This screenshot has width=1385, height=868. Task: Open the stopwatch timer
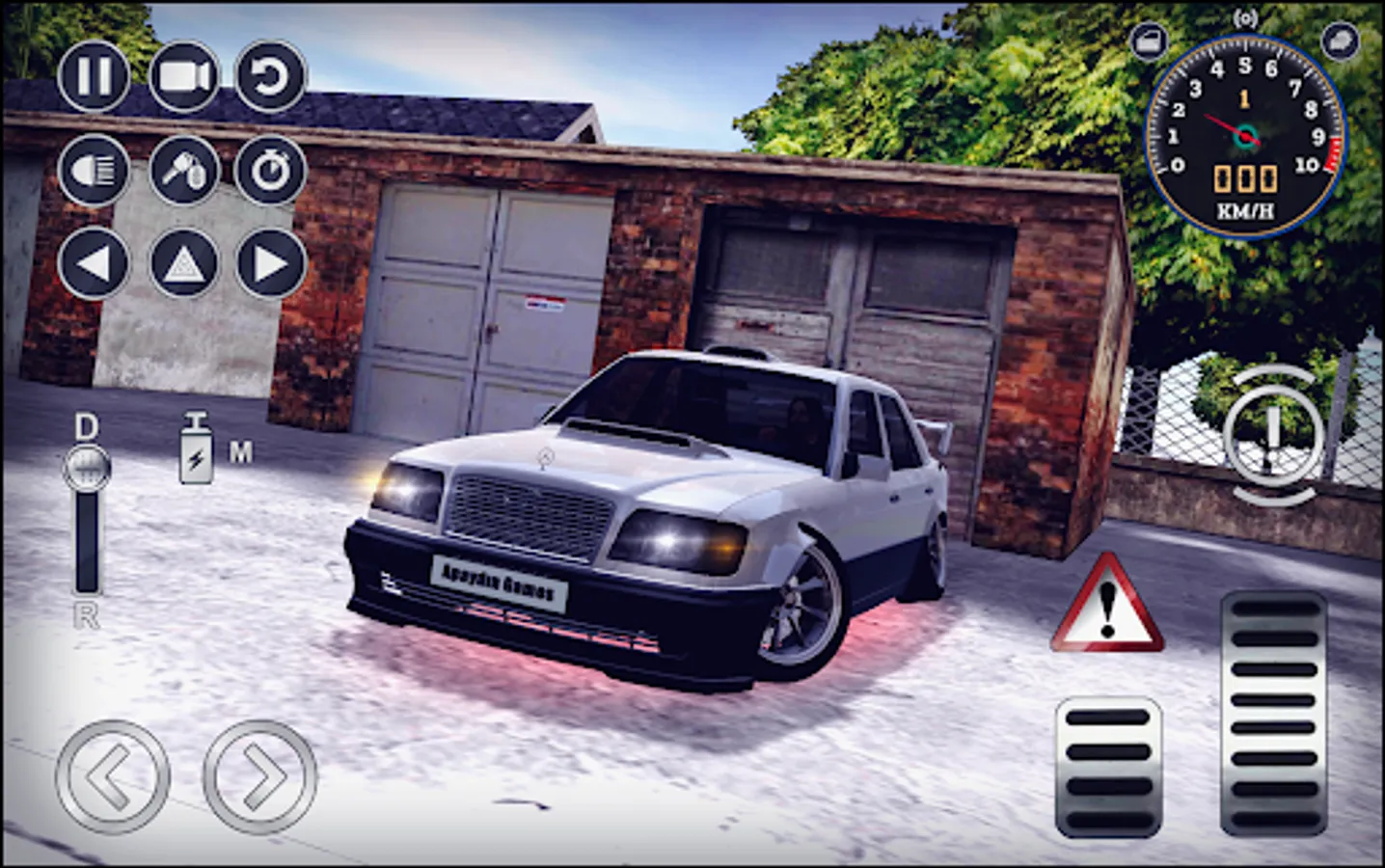click(271, 171)
